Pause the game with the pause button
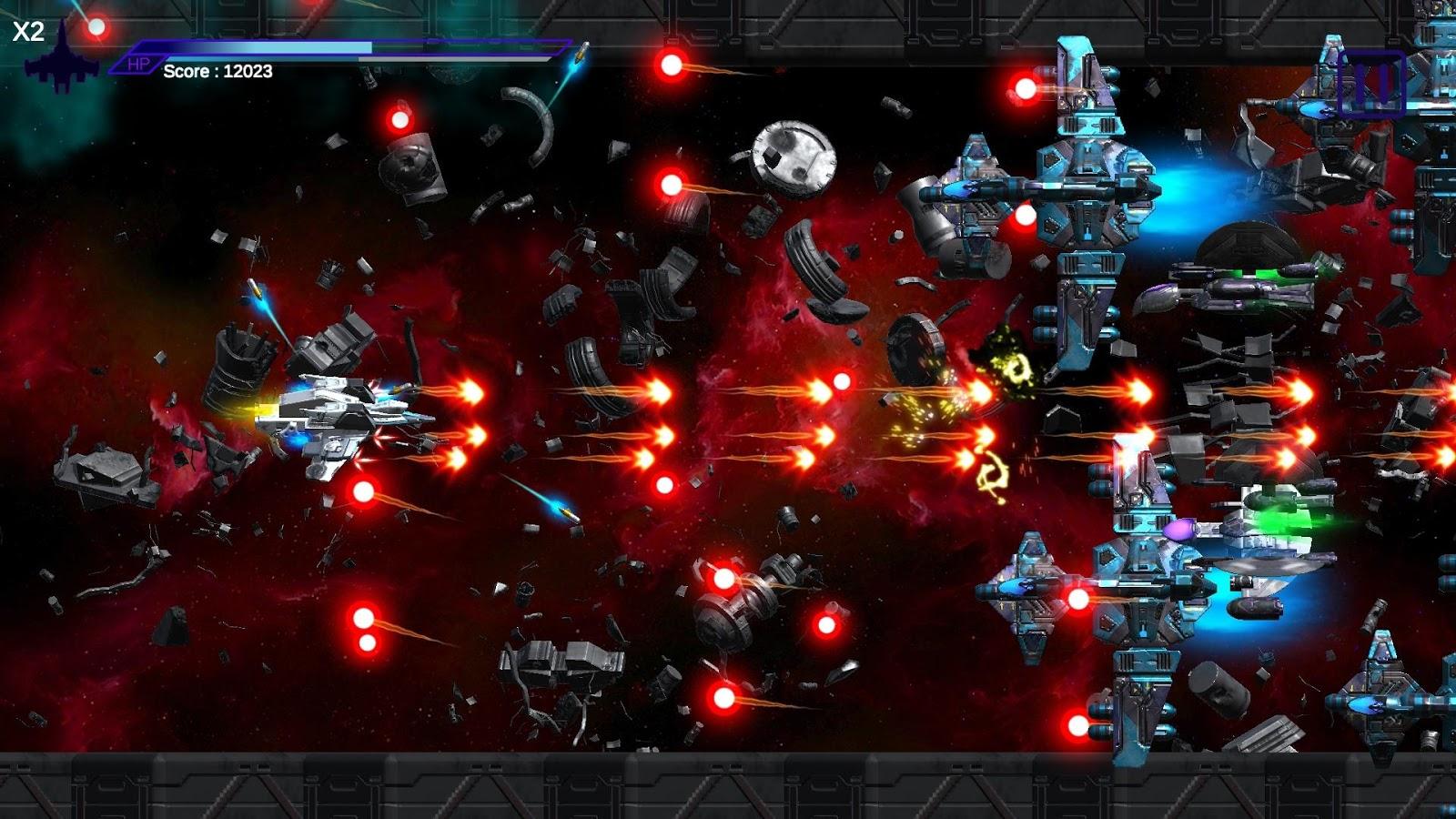Viewport: 1456px width, 819px height. point(1371,84)
